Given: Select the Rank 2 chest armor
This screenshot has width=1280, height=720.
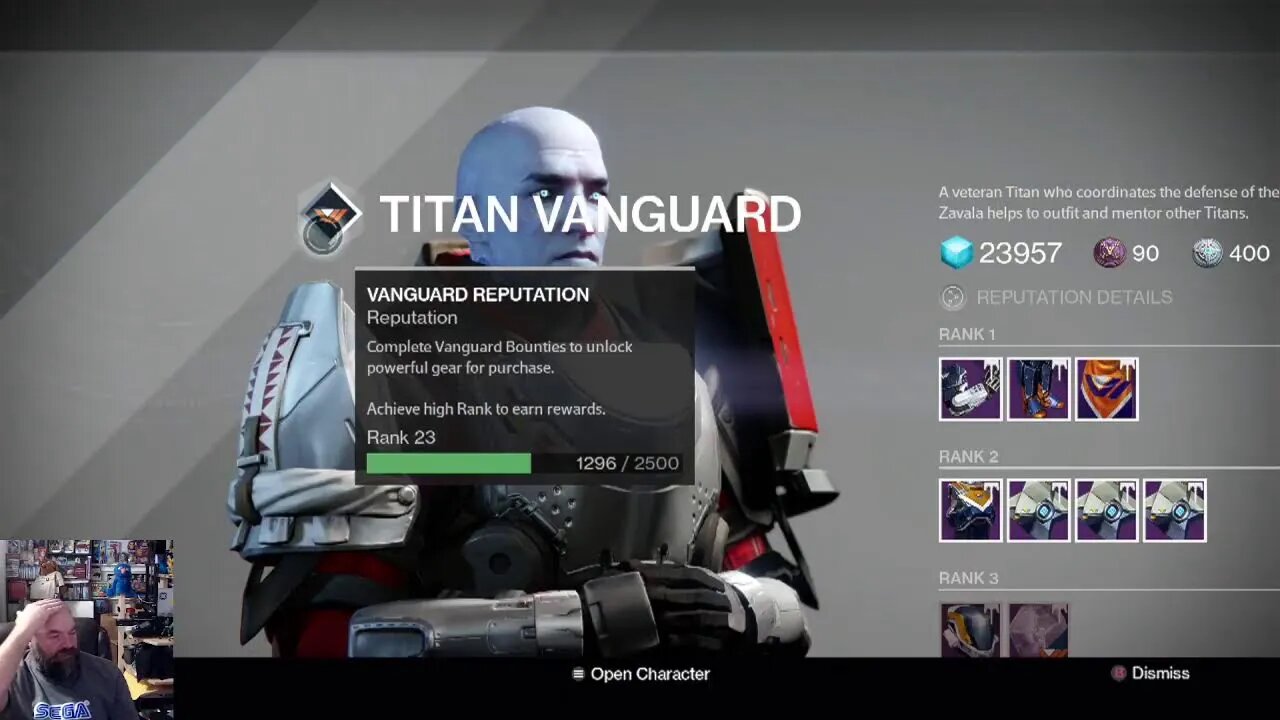Looking at the screenshot, I should [x=970, y=511].
